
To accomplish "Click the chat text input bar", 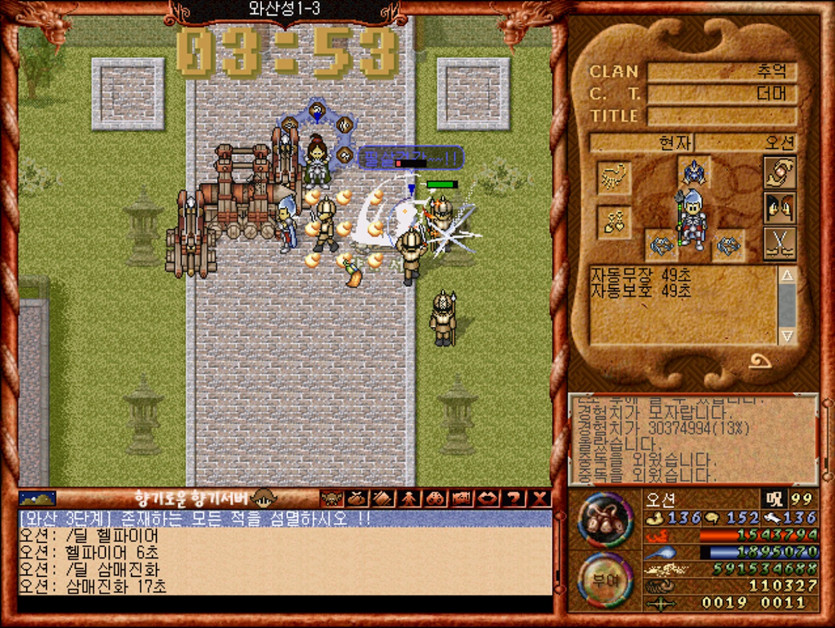I will [x=284, y=604].
